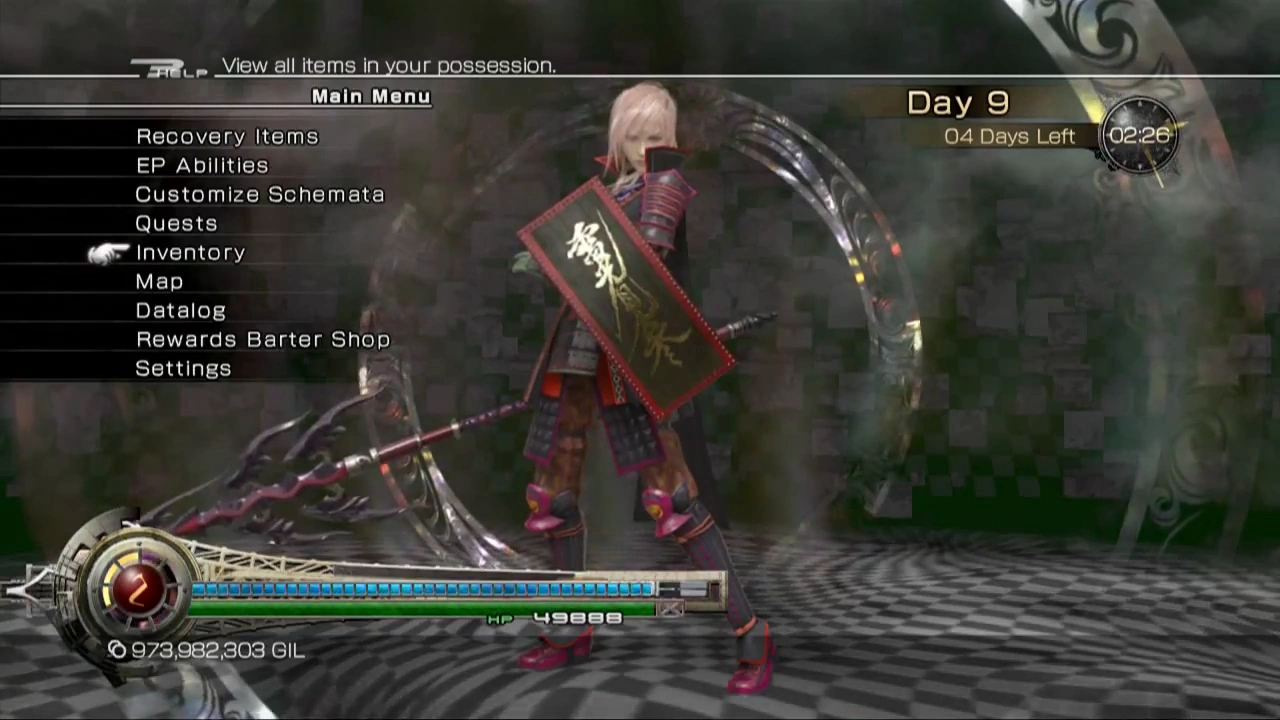Click the small X emblem beside the HP bar
Screen dimensions: 1280x720
point(670,610)
